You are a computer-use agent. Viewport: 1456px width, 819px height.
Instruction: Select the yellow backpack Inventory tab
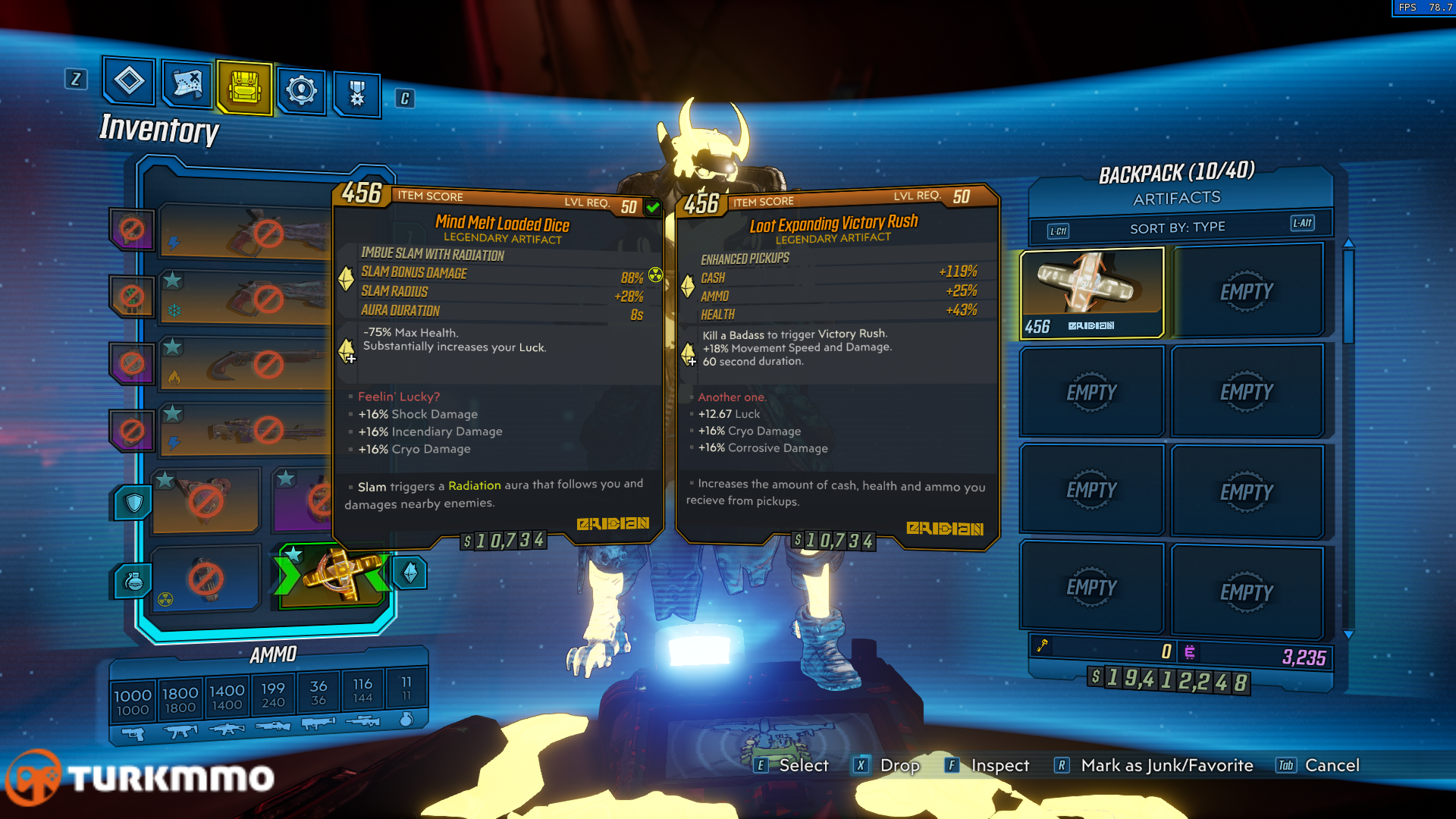pos(244,88)
